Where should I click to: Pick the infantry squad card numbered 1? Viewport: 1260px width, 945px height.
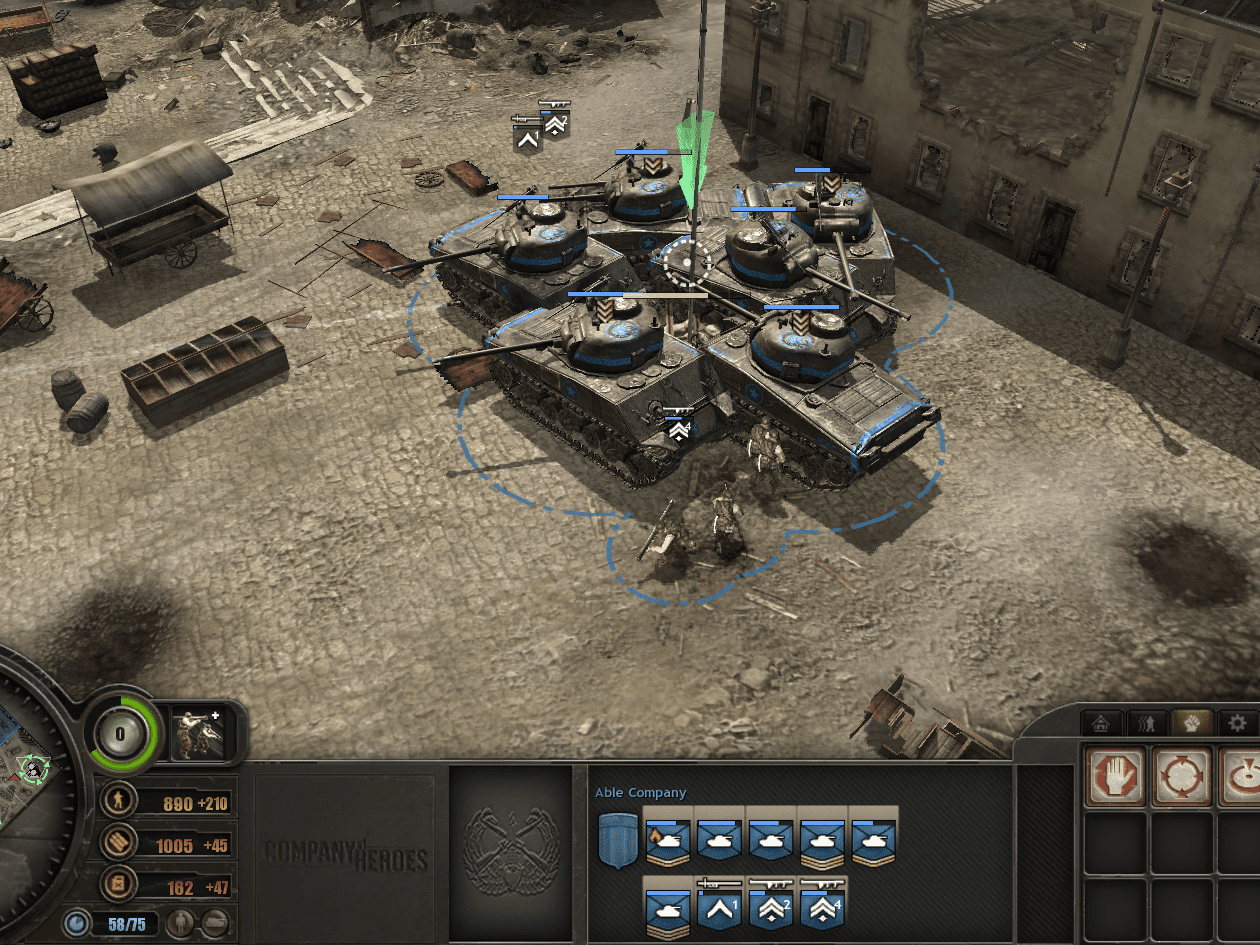[x=719, y=905]
